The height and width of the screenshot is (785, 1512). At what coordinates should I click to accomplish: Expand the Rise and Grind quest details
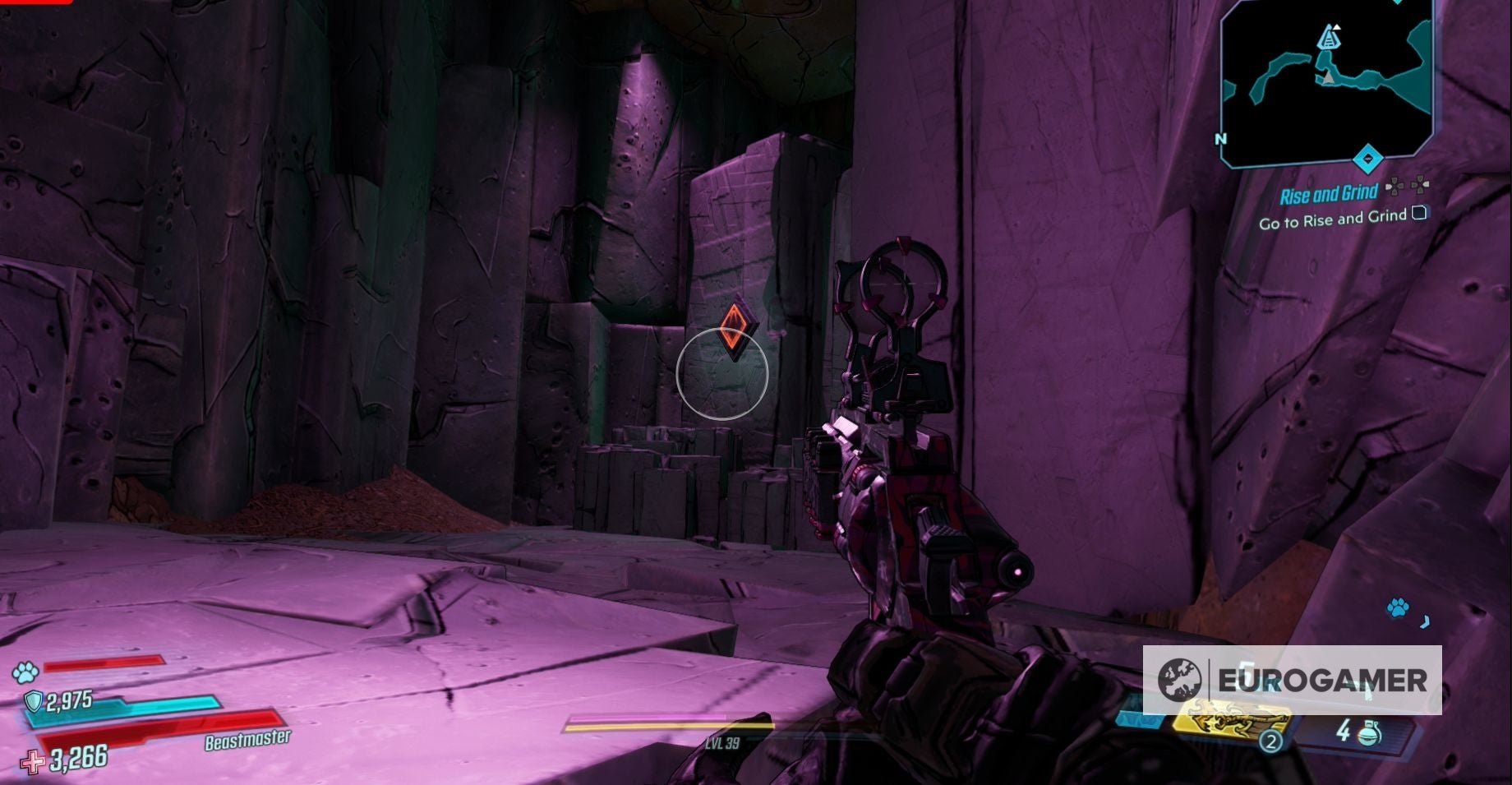[1329, 193]
